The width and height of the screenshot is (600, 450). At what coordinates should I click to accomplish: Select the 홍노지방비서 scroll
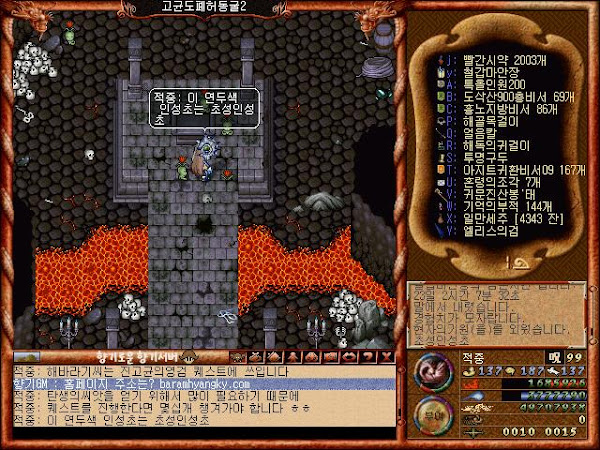pos(486,106)
